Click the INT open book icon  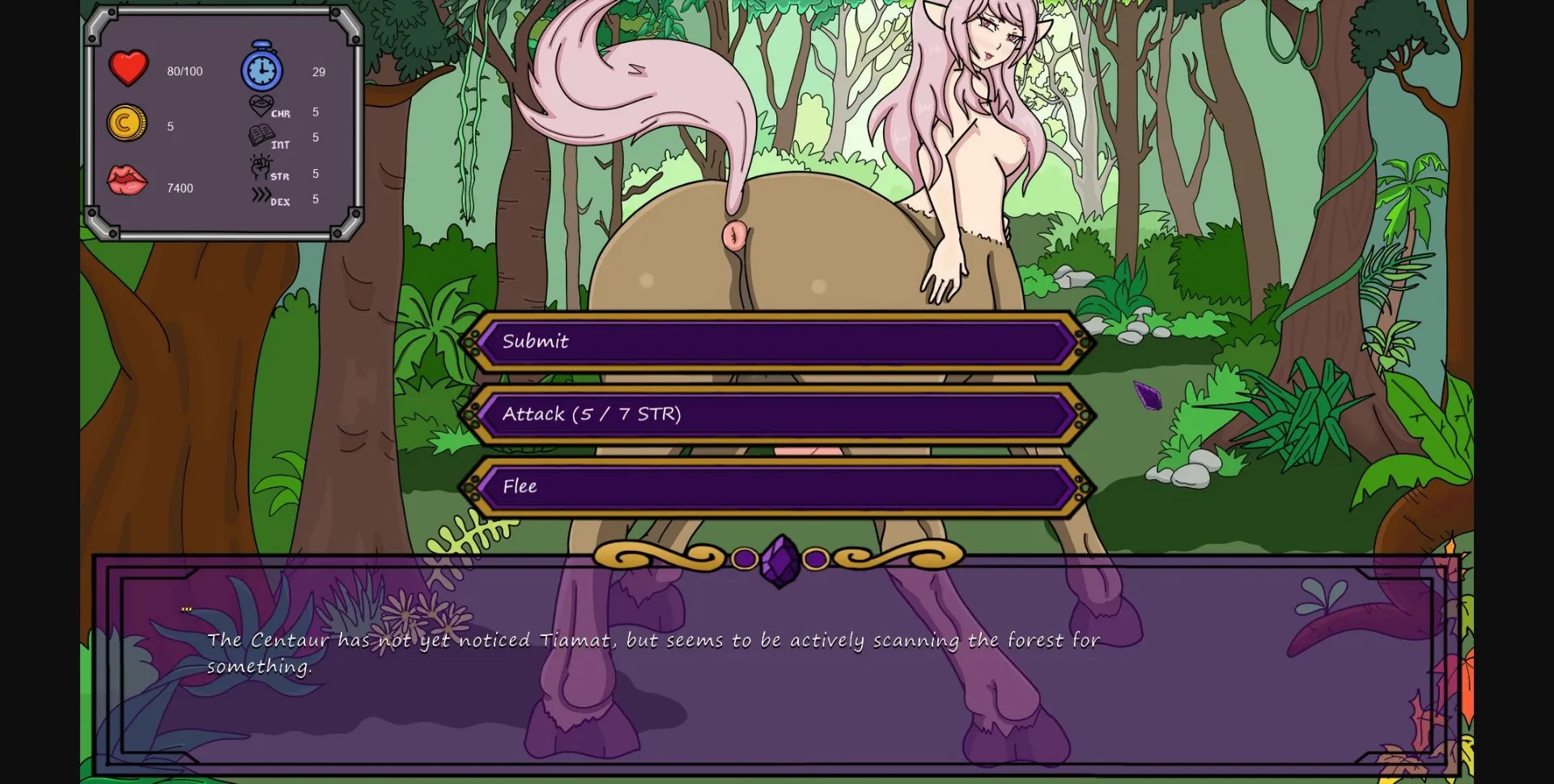click(x=261, y=136)
